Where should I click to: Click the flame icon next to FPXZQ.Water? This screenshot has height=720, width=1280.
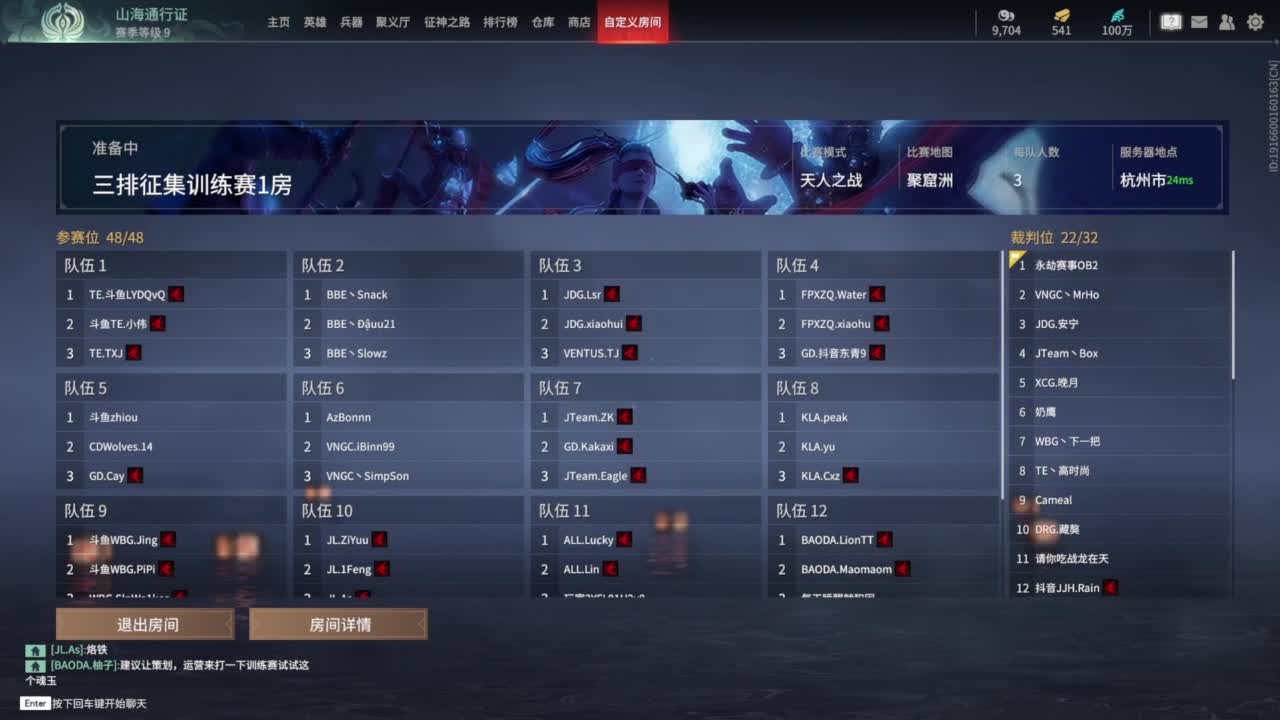click(x=876, y=293)
